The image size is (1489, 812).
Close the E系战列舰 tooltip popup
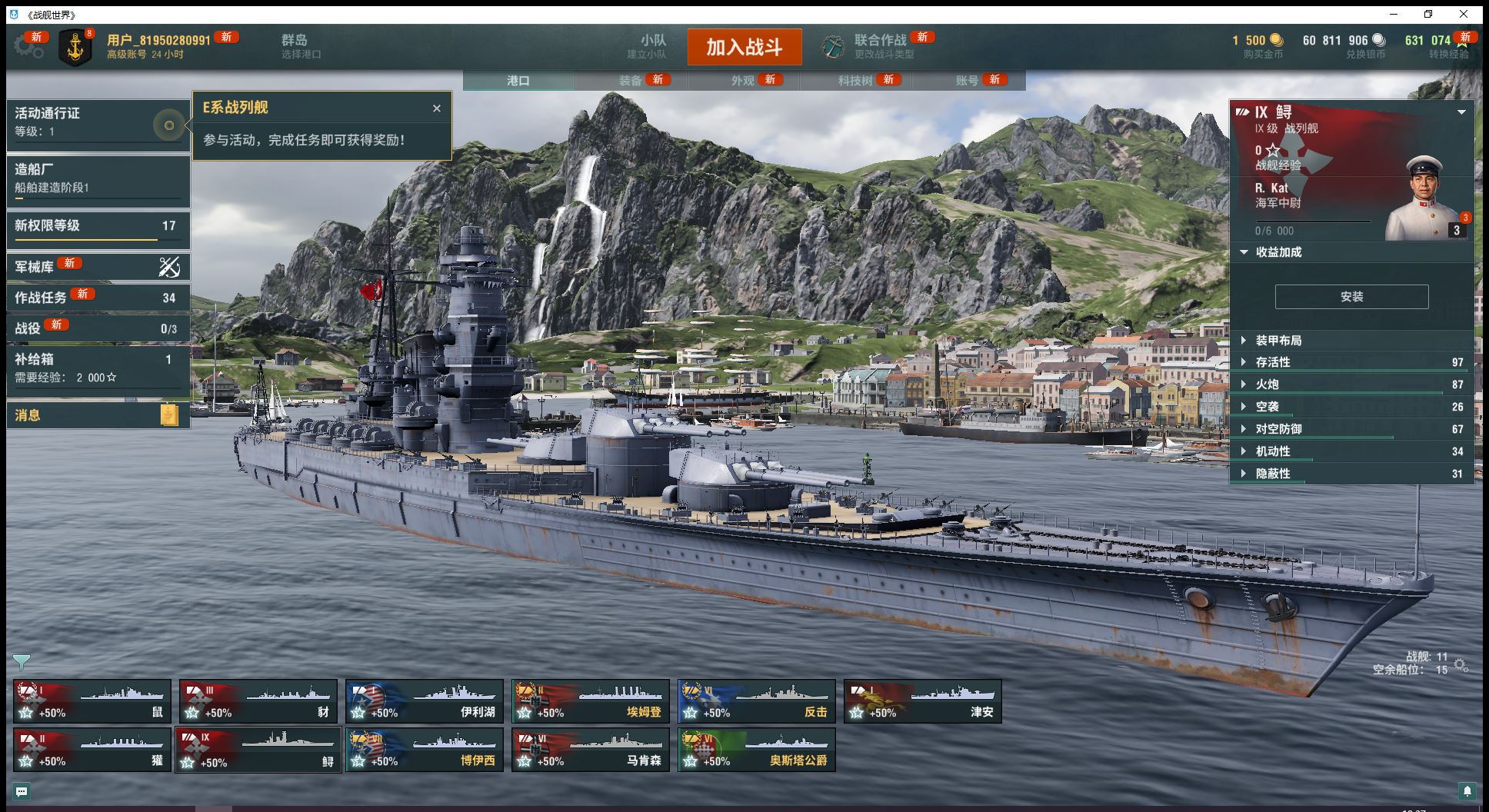point(437,108)
